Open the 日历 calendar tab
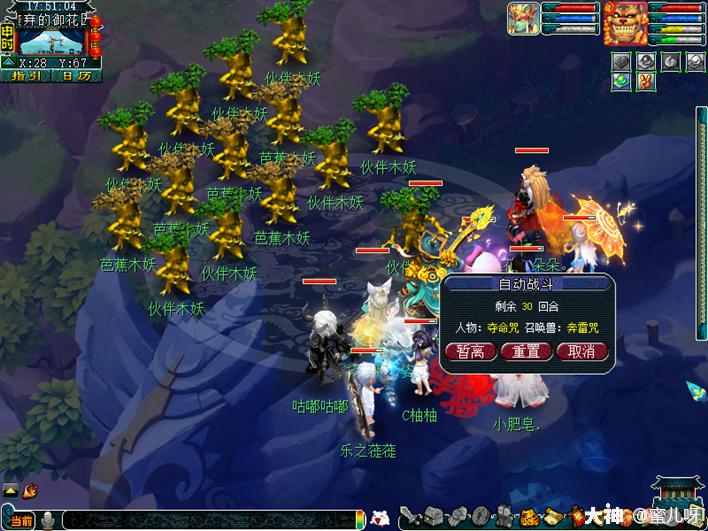 coord(75,76)
